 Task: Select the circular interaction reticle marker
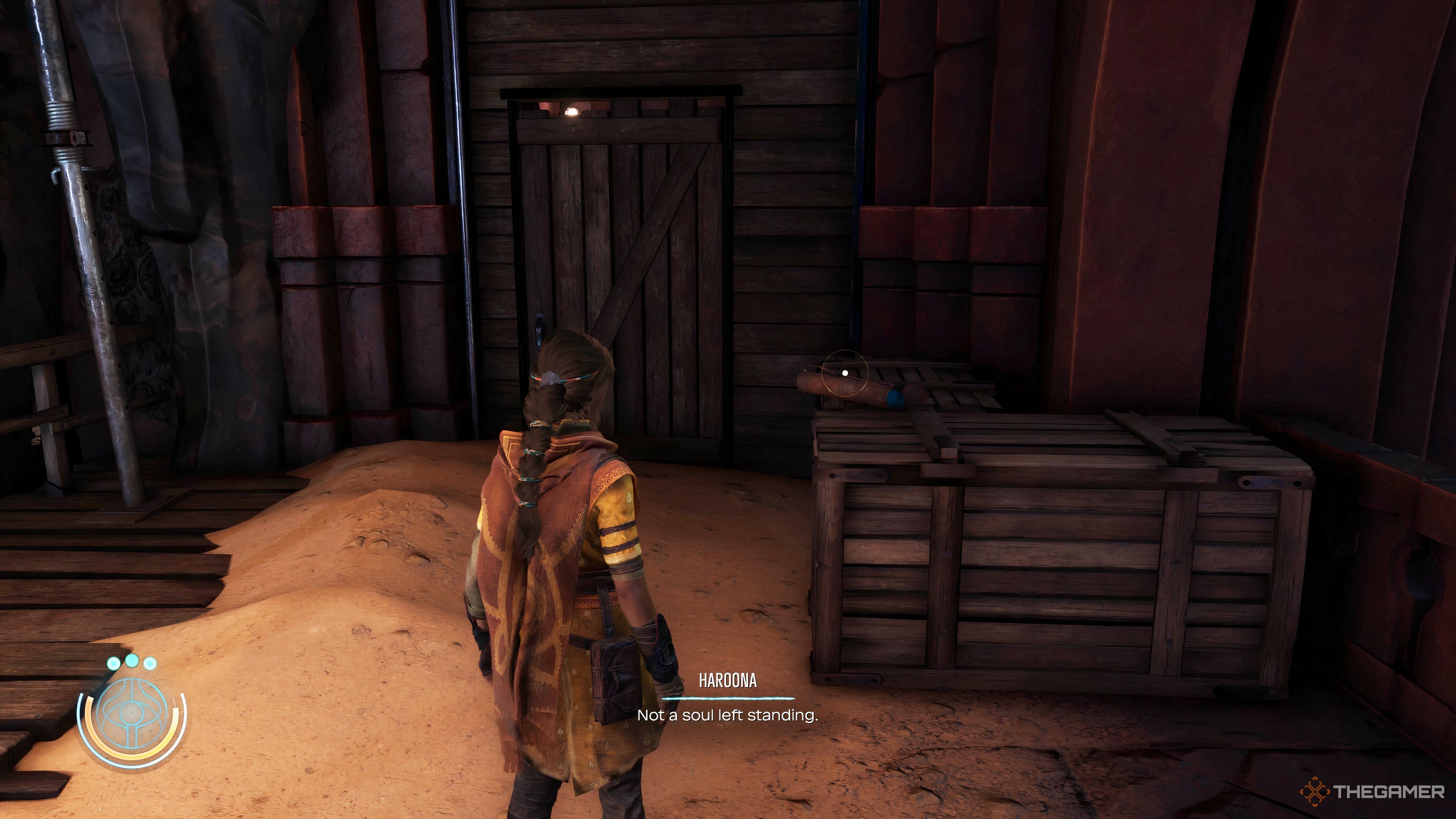(x=845, y=373)
